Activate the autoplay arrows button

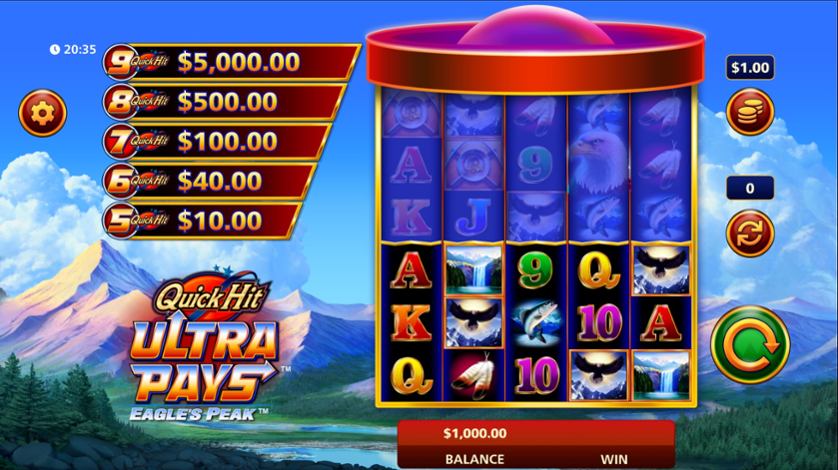750,232
